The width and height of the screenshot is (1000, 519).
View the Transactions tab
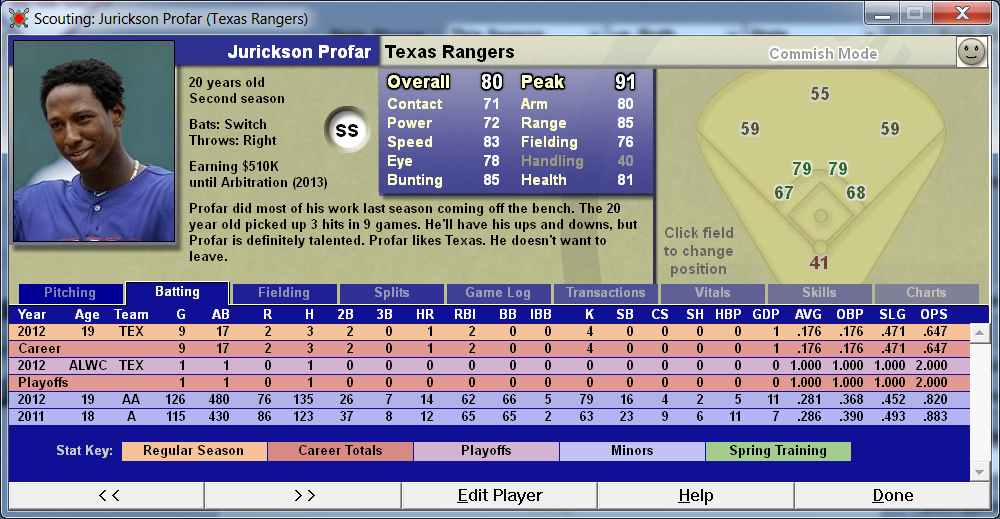605,293
